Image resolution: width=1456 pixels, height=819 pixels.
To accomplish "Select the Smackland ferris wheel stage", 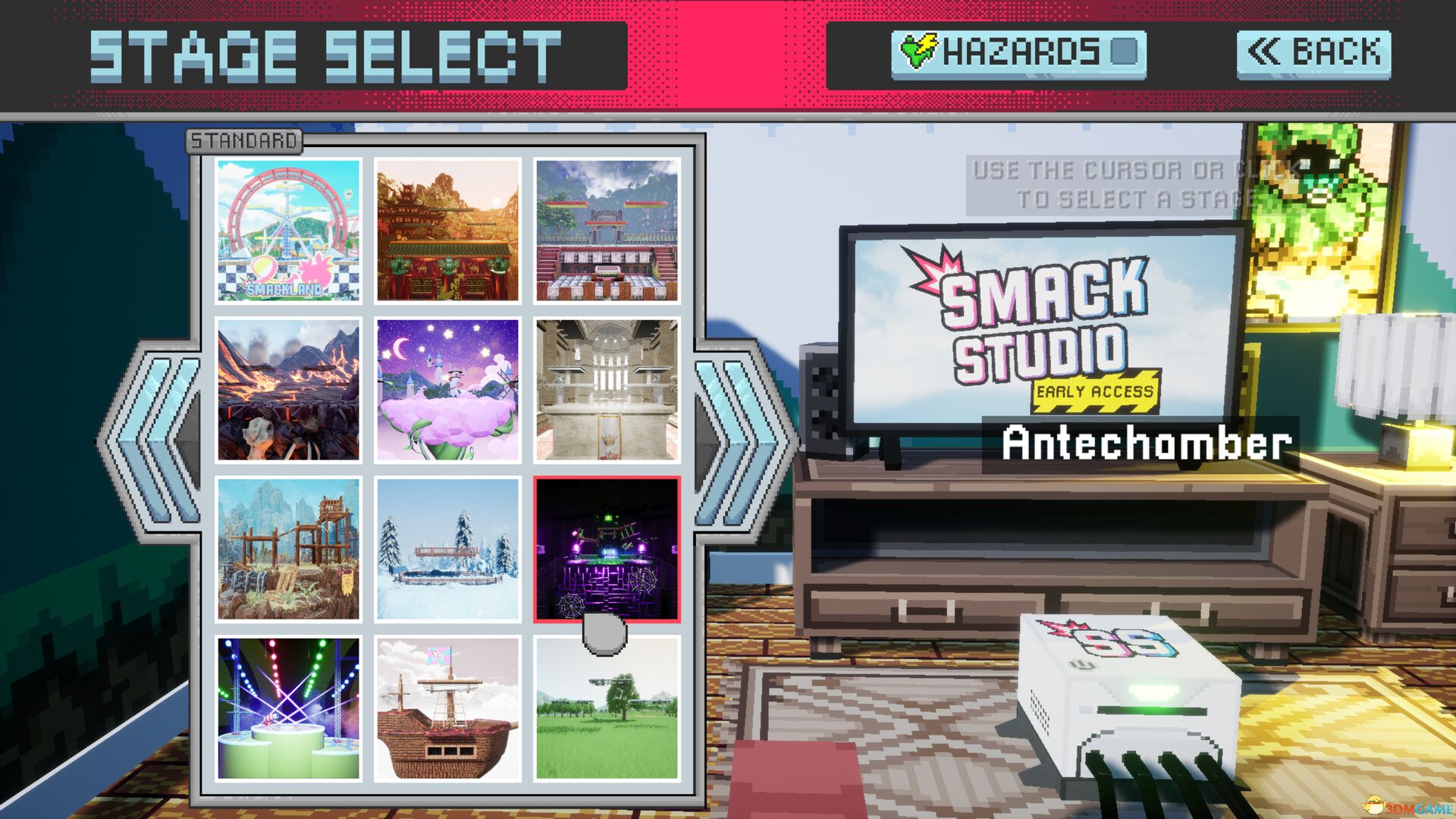I will pos(290,231).
